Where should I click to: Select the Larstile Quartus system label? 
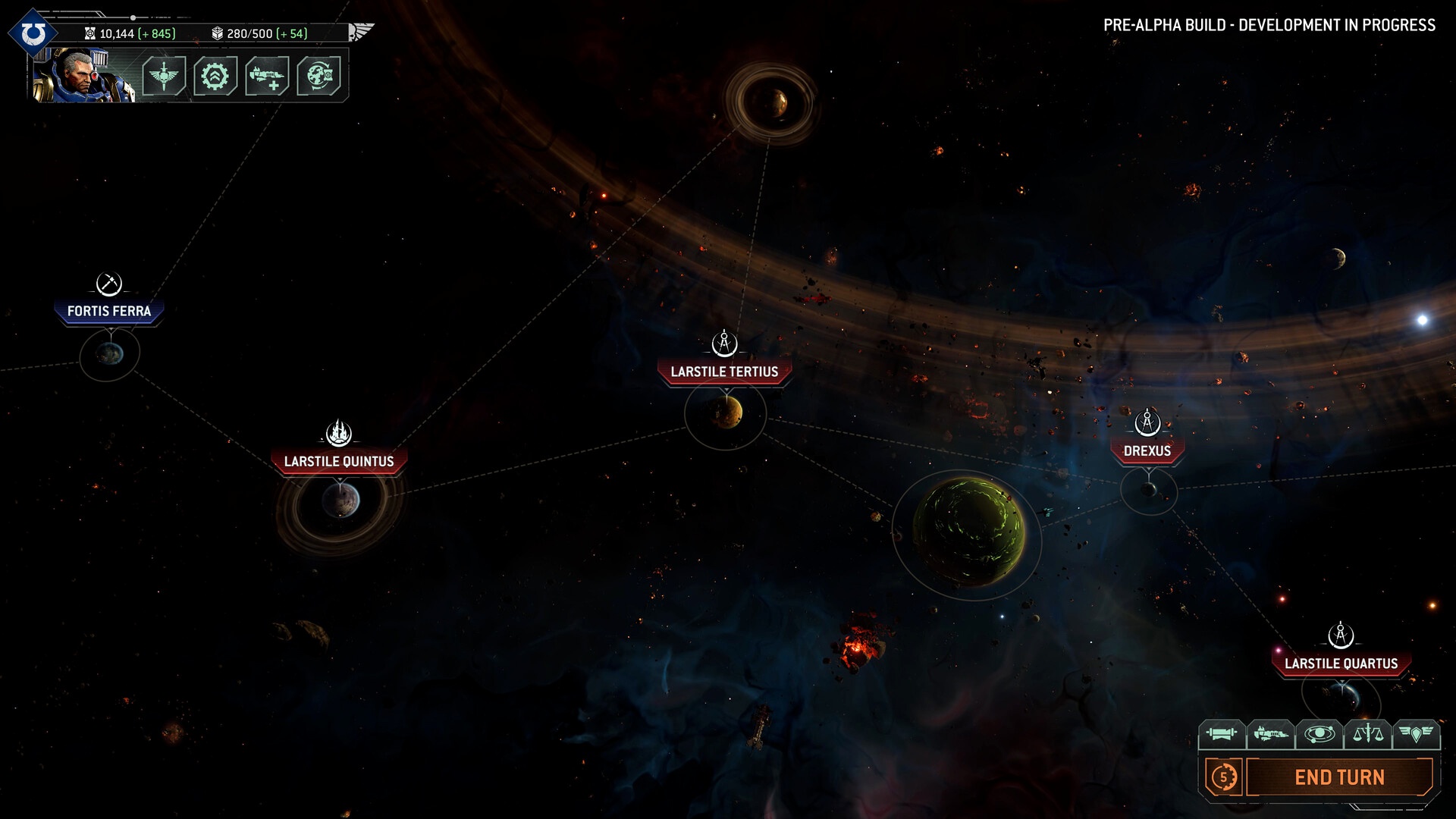[x=1341, y=664]
